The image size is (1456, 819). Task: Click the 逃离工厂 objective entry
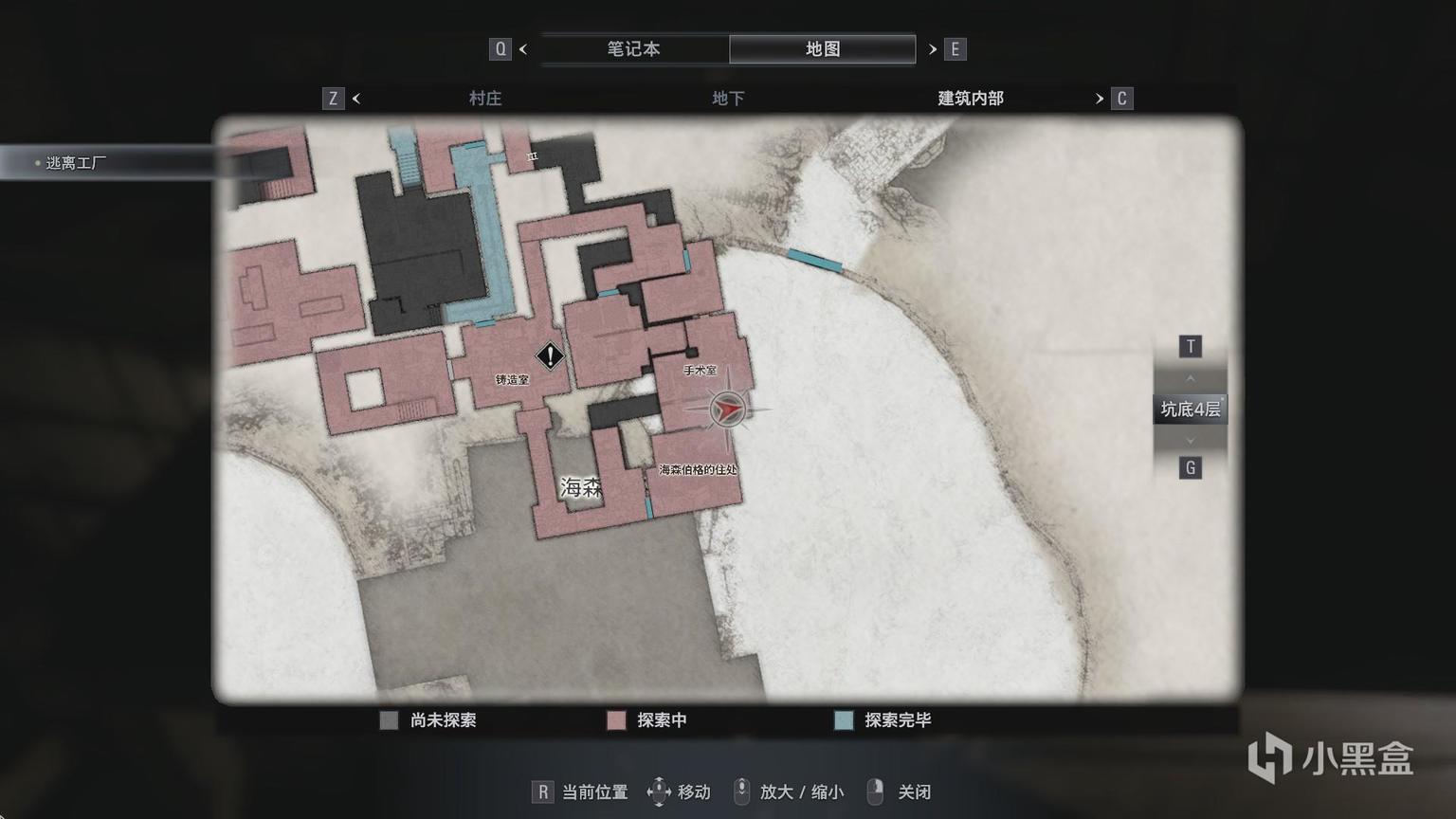tap(76, 163)
